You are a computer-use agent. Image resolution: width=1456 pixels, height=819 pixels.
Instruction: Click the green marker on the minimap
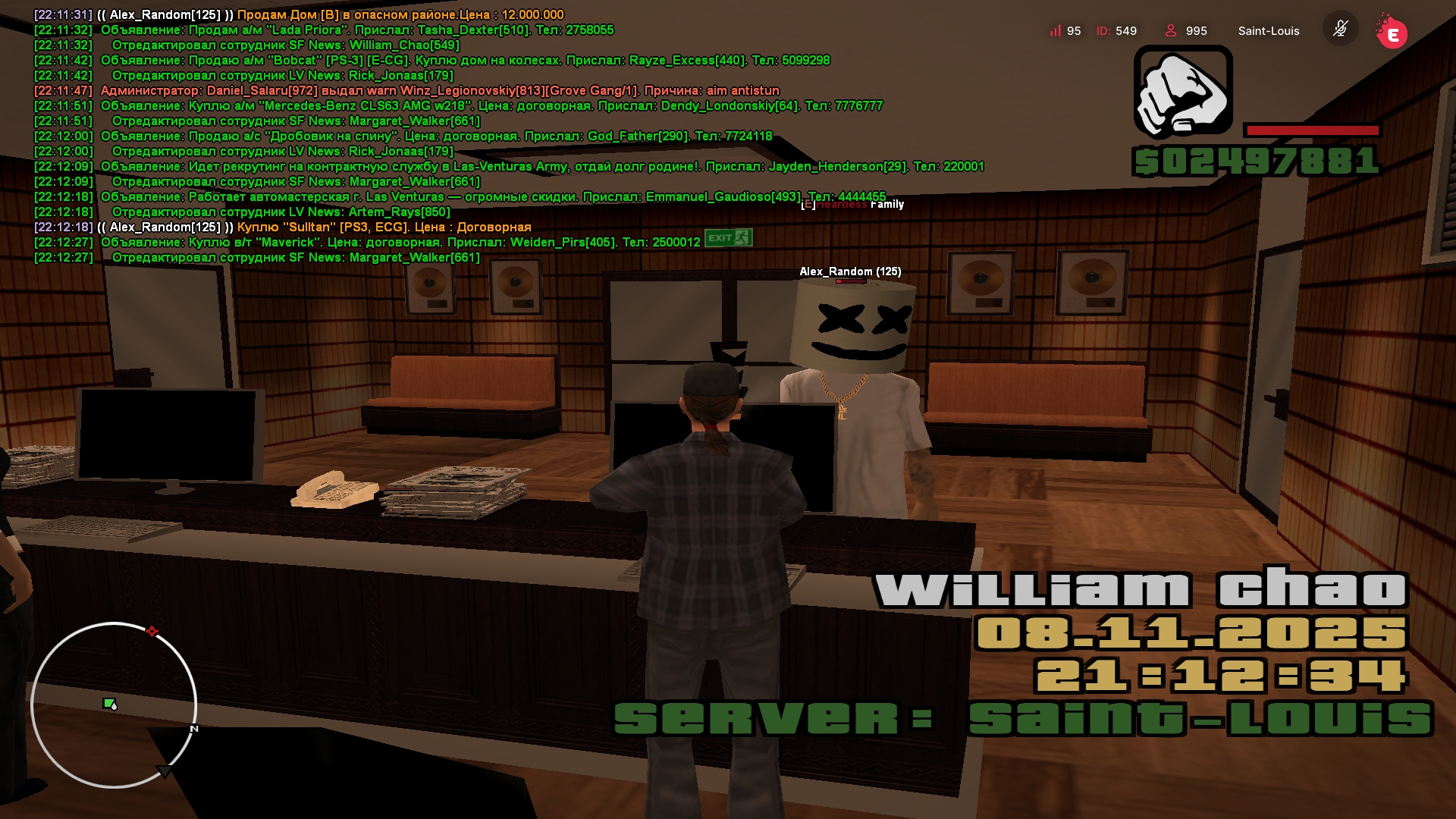click(109, 704)
